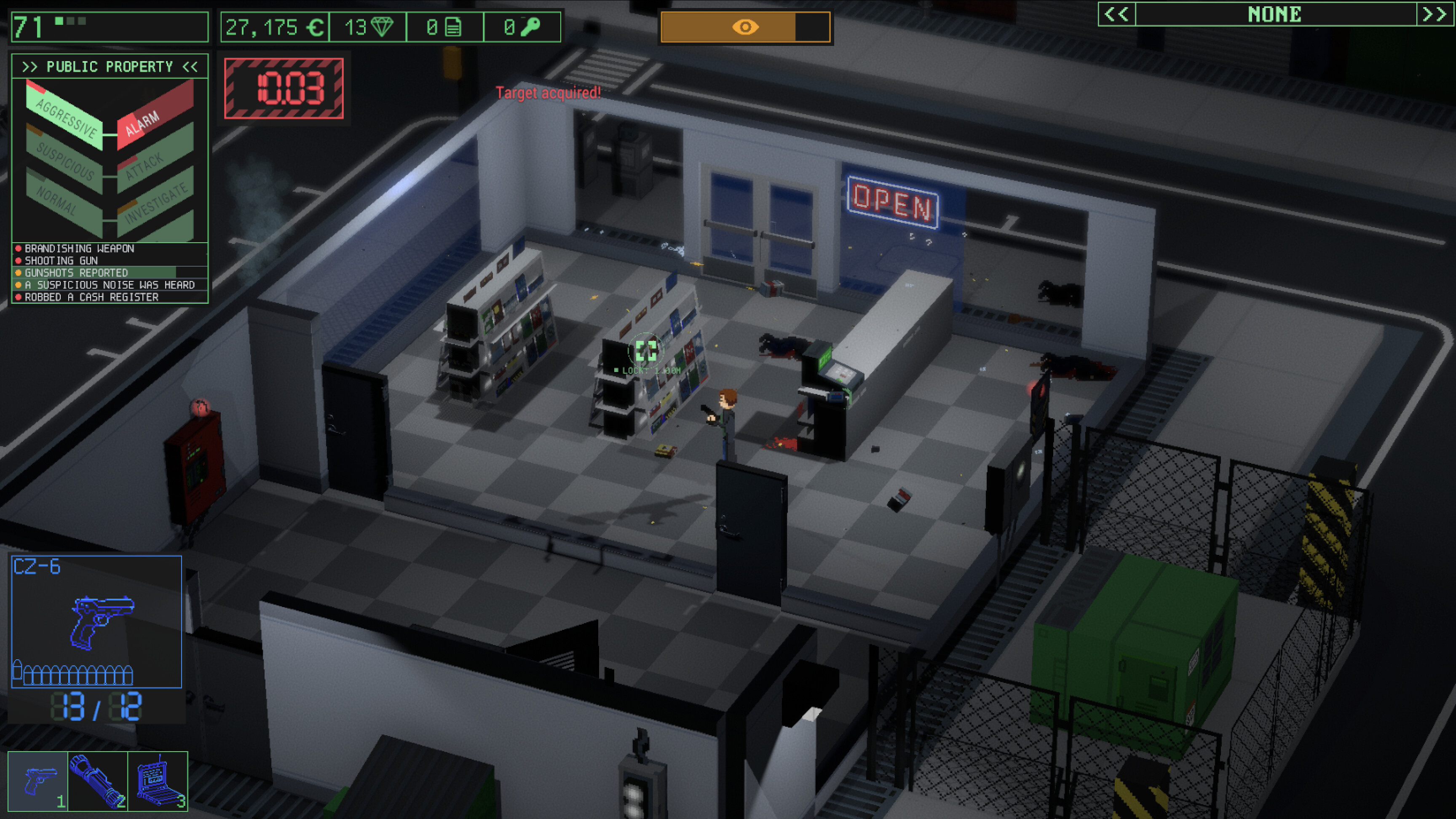
Task: Click the eye icon on the detection meter
Action: click(x=746, y=26)
